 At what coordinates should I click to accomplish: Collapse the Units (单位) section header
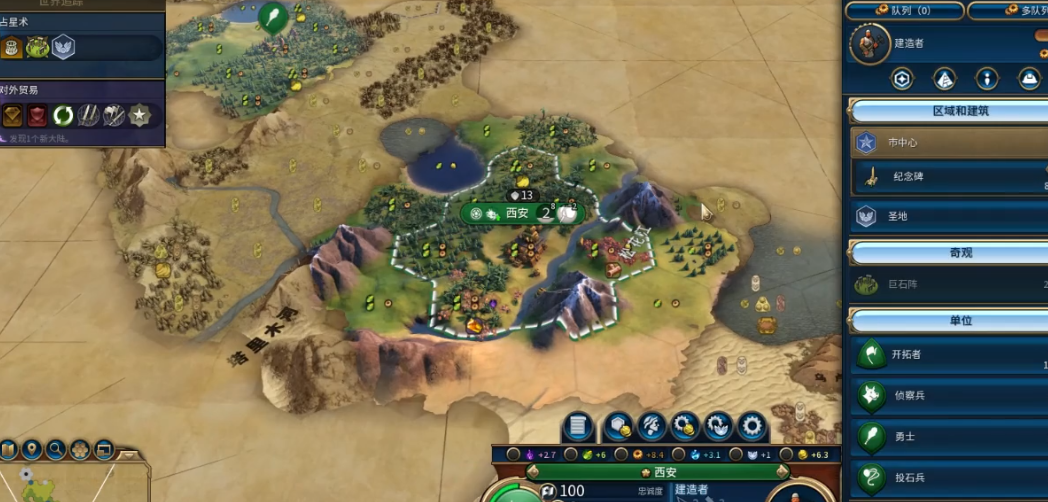tap(946, 322)
